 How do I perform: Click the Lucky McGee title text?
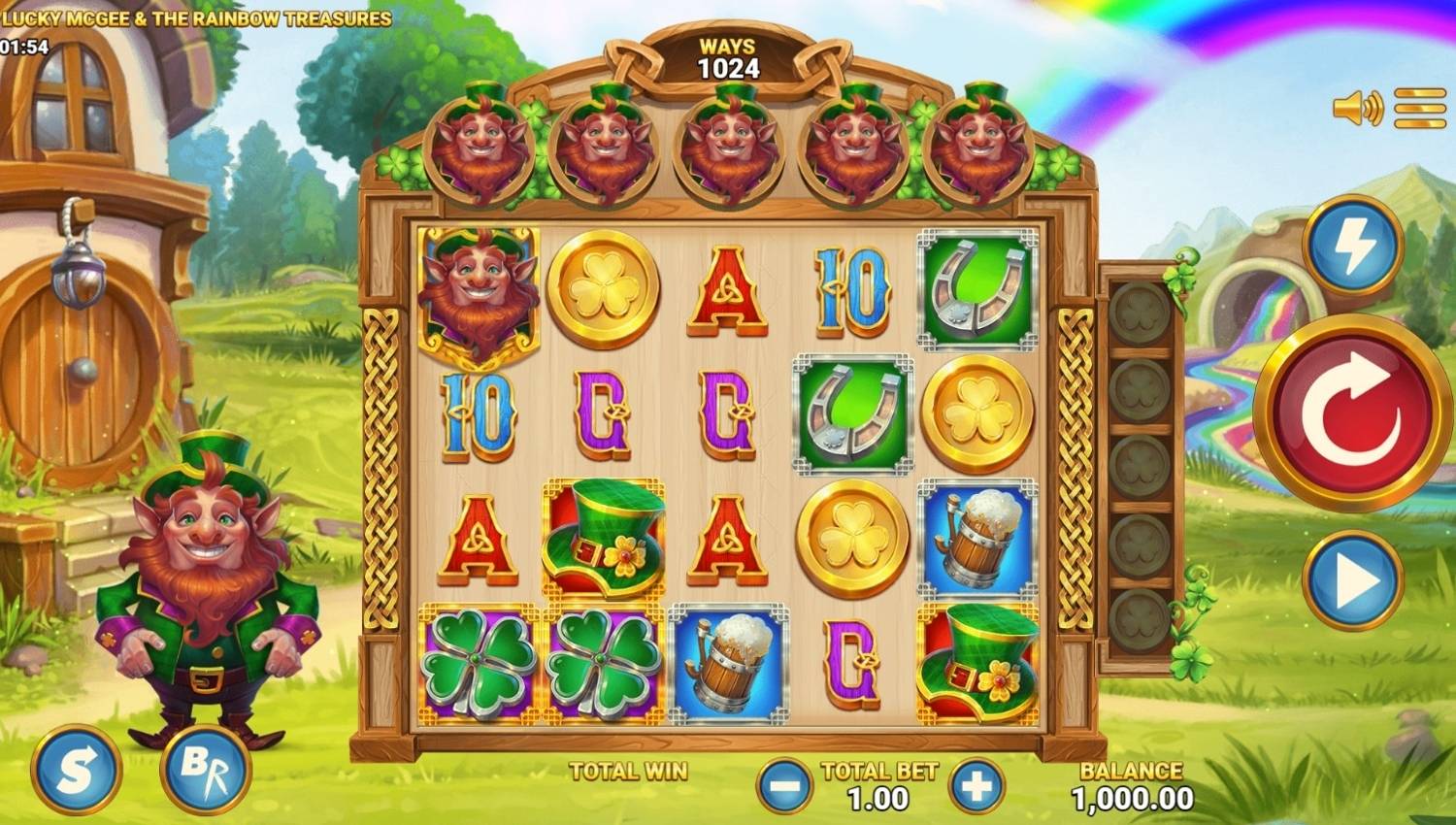click(x=194, y=16)
